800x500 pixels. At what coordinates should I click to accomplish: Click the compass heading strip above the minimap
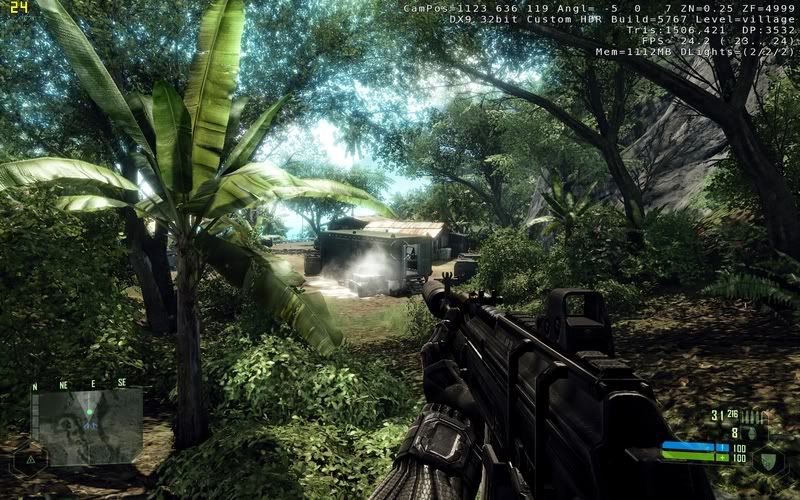(80, 383)
